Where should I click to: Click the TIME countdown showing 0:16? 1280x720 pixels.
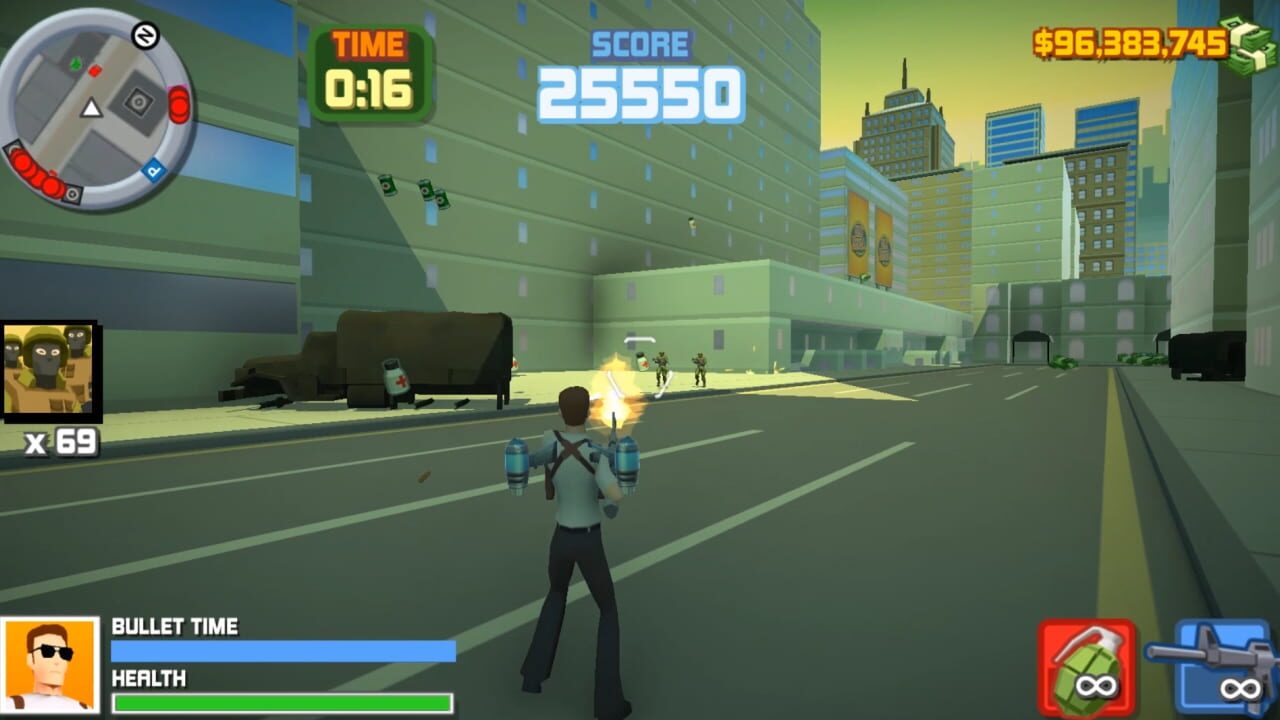point(371,71)
